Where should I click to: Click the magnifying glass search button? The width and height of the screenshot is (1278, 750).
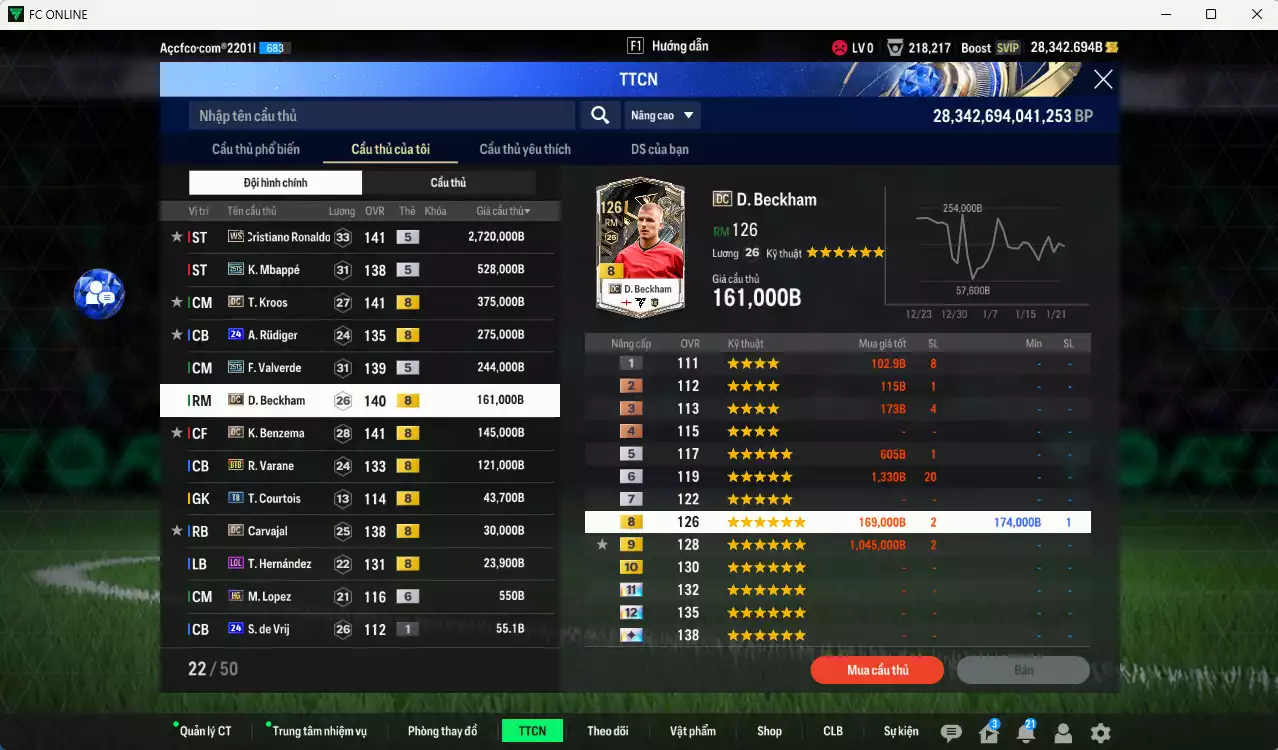[x=599, y=116]
